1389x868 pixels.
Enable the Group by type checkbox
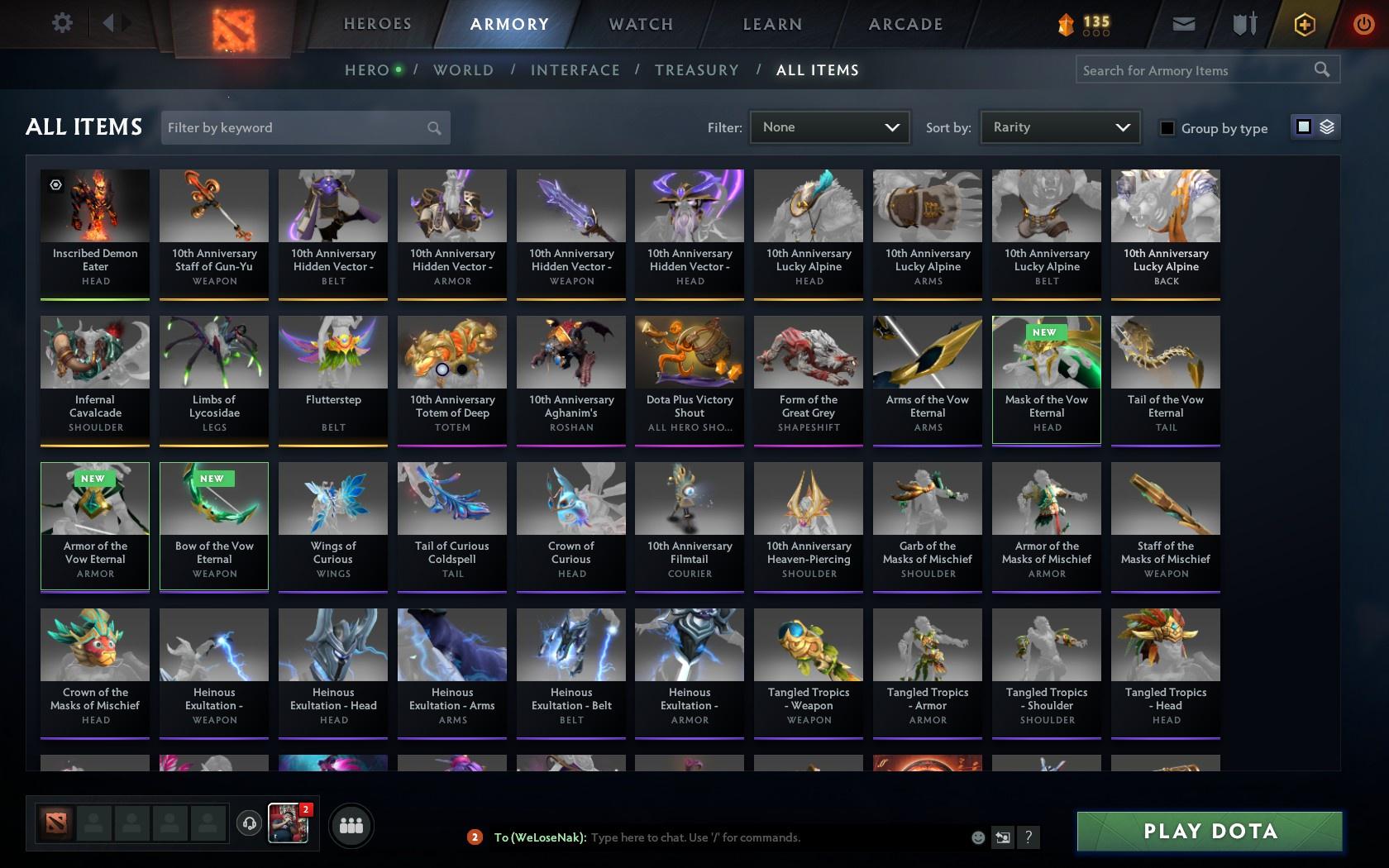pyautogui.click(x=1167, y=129)
